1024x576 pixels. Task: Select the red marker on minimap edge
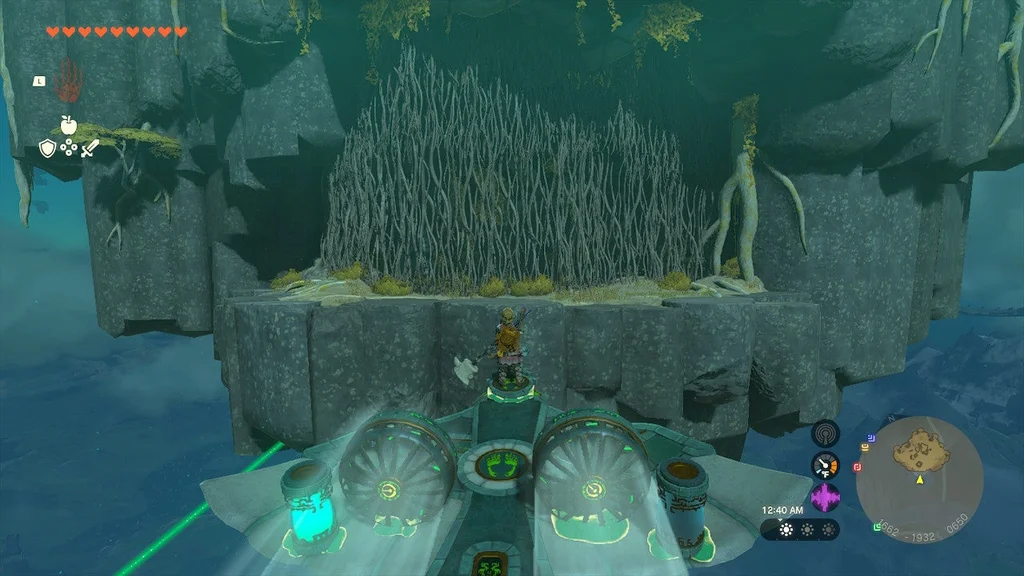point(857,467)
